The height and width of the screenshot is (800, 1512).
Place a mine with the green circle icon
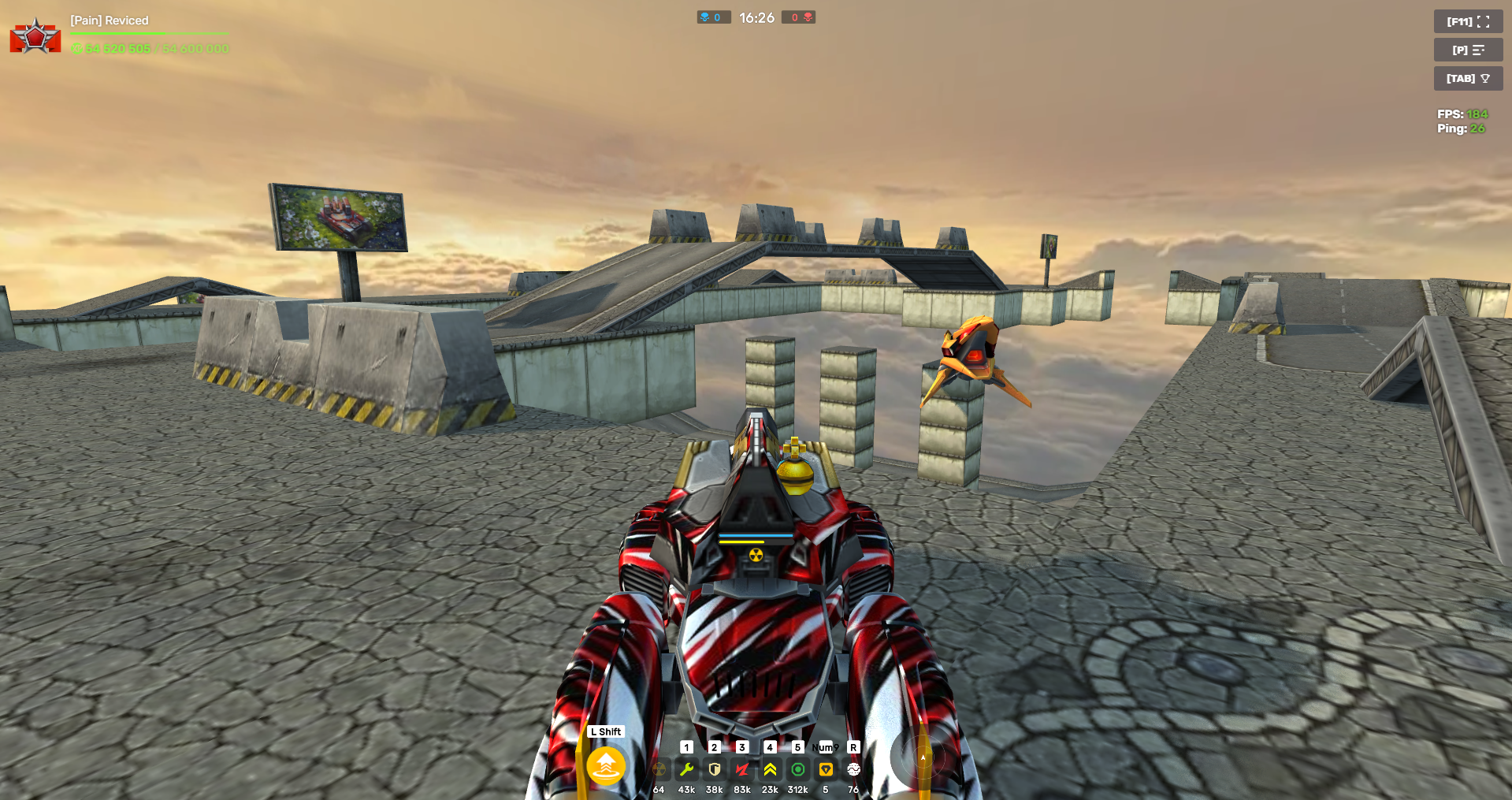pos(798,769)
